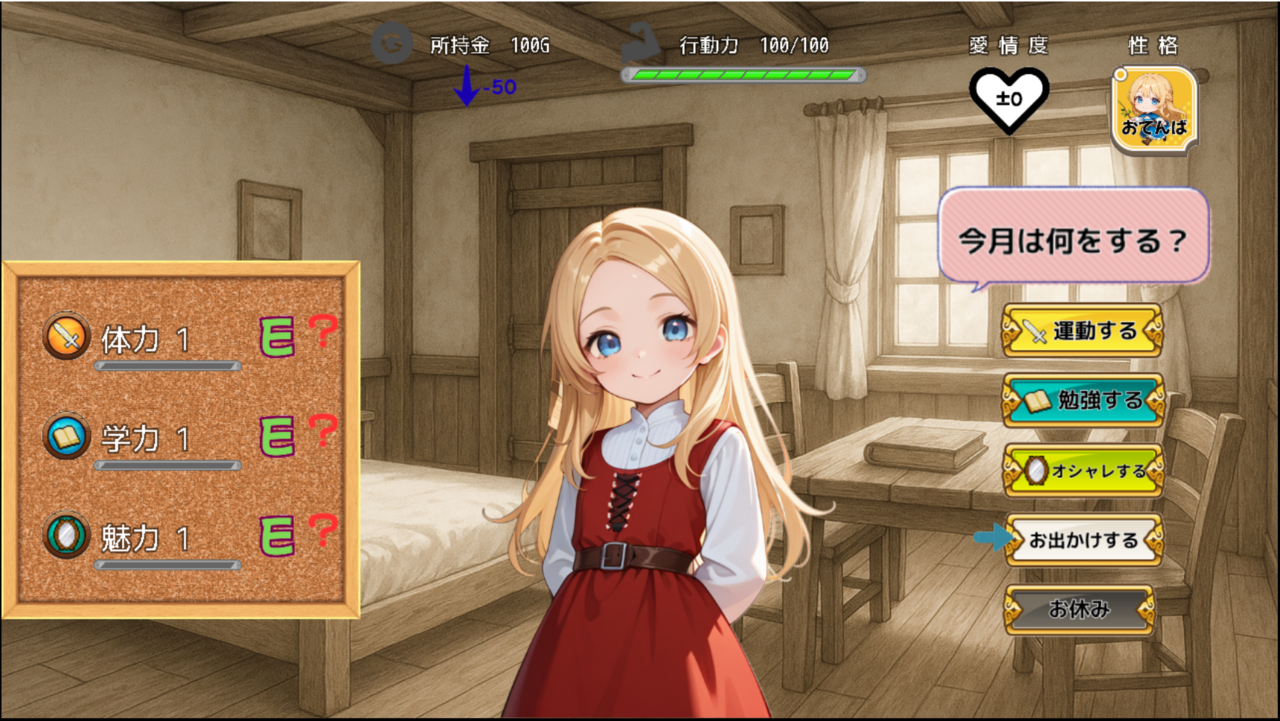
Task: Pick the オシャレする dress-up button
Action: tap(1085, 471)
